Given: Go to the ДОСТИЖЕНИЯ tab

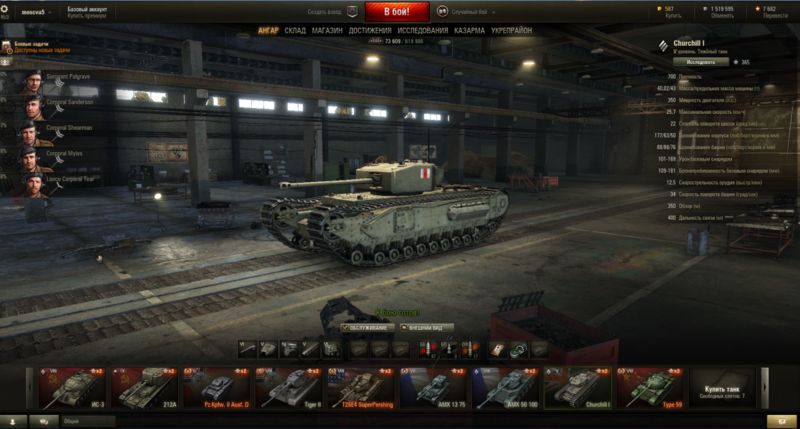Looking at the screenshot, I should [369, 31].
